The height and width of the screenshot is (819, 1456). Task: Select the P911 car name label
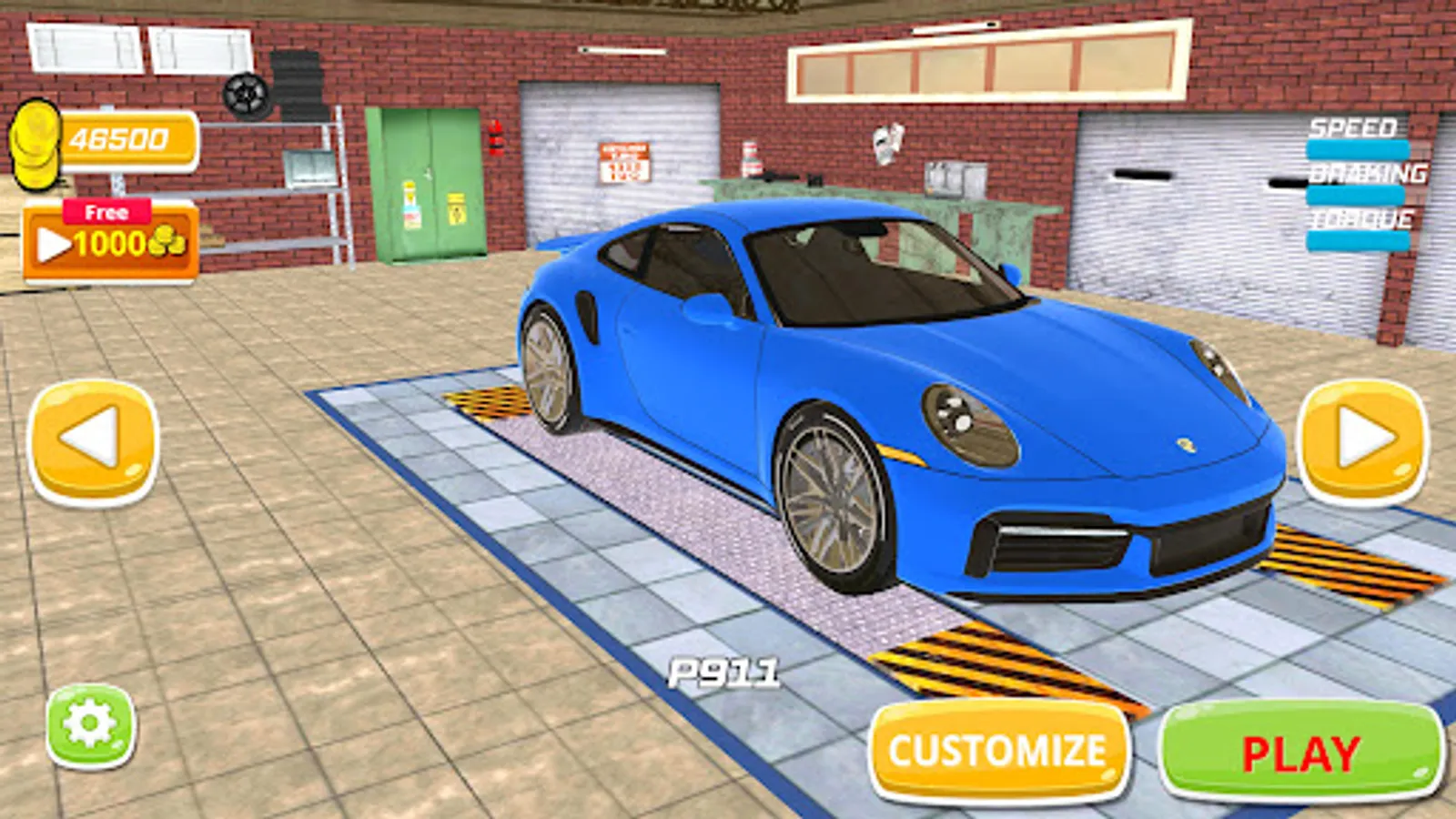click(x=723, y=672)
